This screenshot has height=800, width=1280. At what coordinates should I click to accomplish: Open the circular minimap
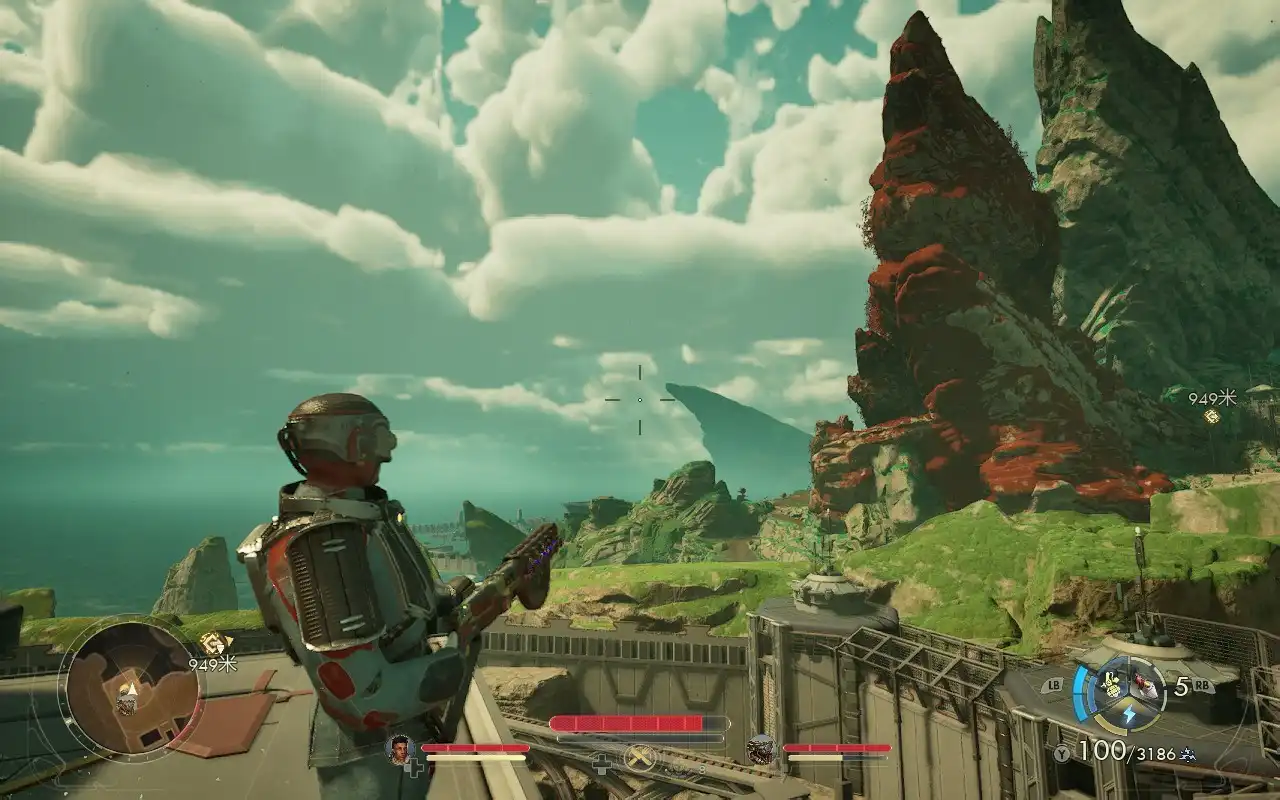[x=130, y=689]
